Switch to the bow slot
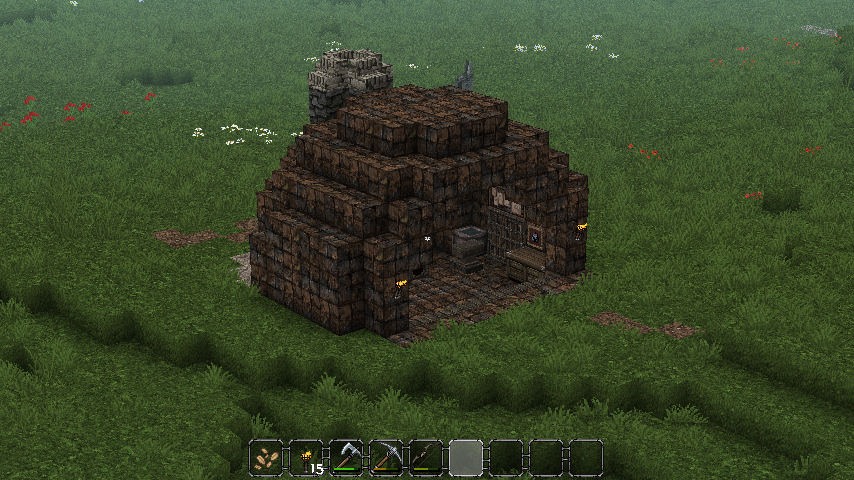This screenshot has height=480, width=854. [426, 458]
